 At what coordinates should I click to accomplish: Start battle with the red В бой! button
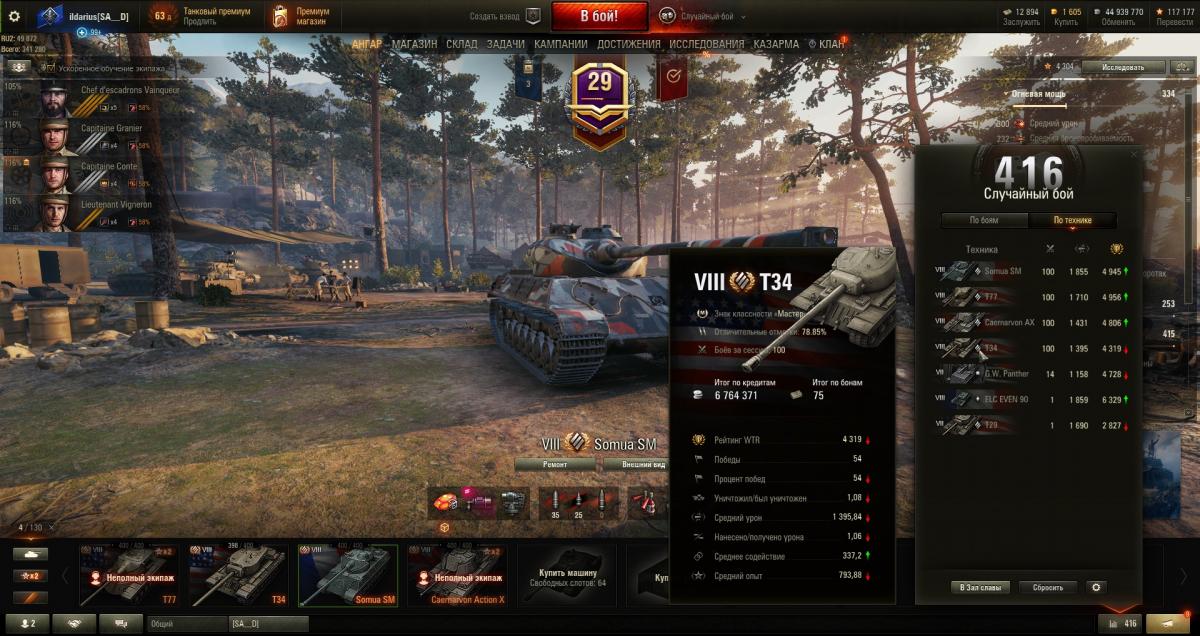click(x=599, y=16)
